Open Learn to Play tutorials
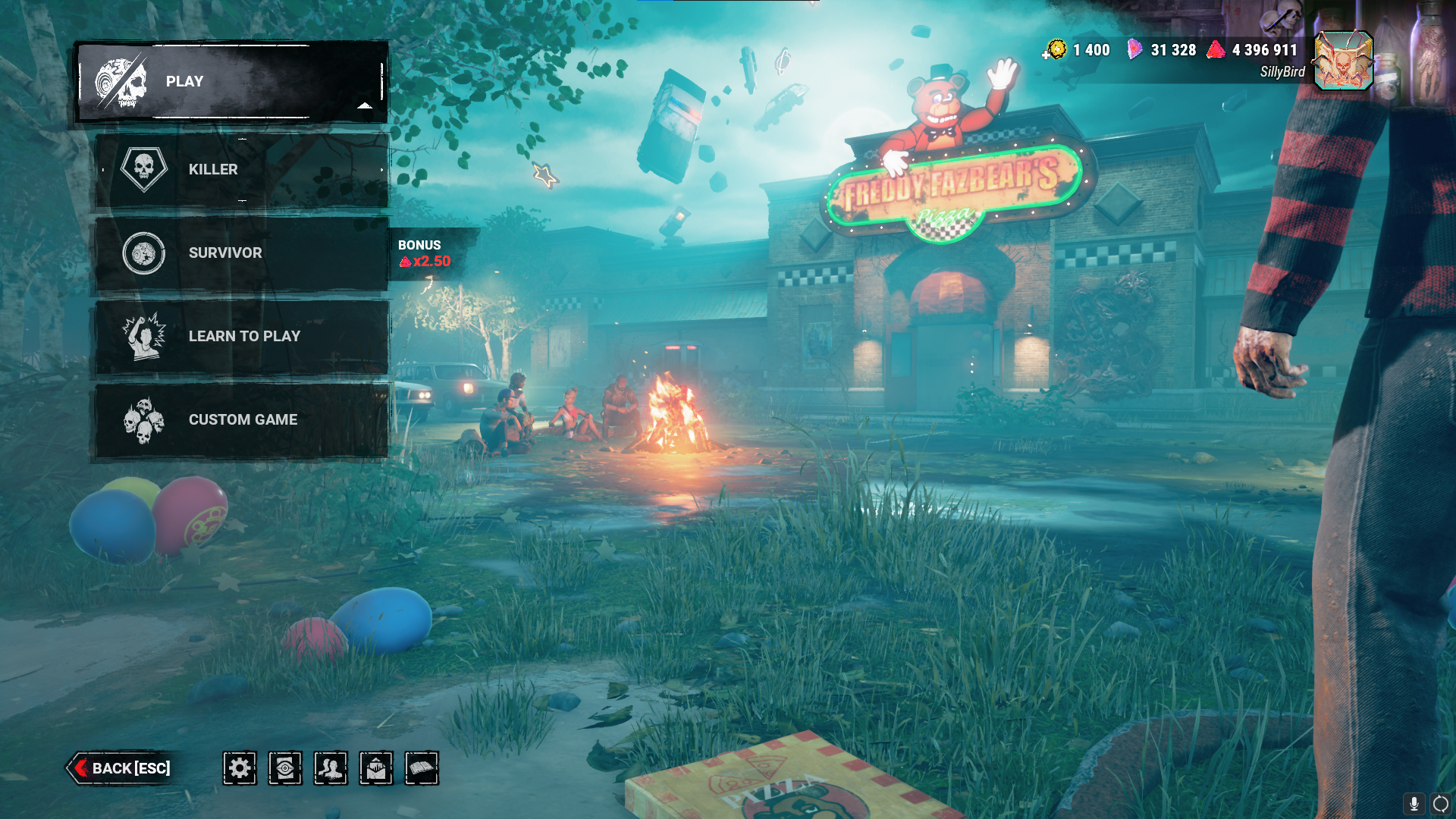 click(241, 337)
